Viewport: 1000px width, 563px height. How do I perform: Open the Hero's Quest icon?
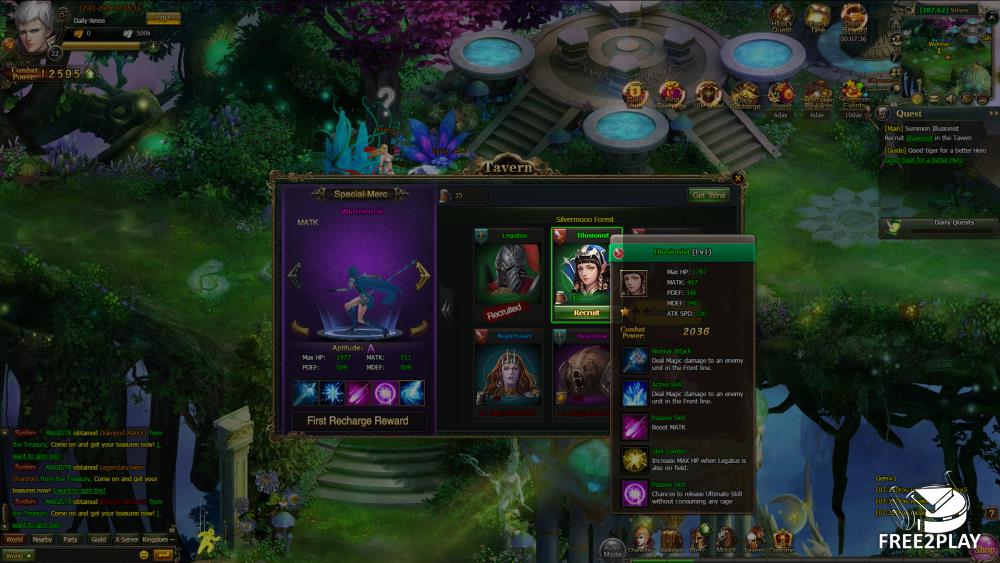pyautogui.click(x=781, y=20)
